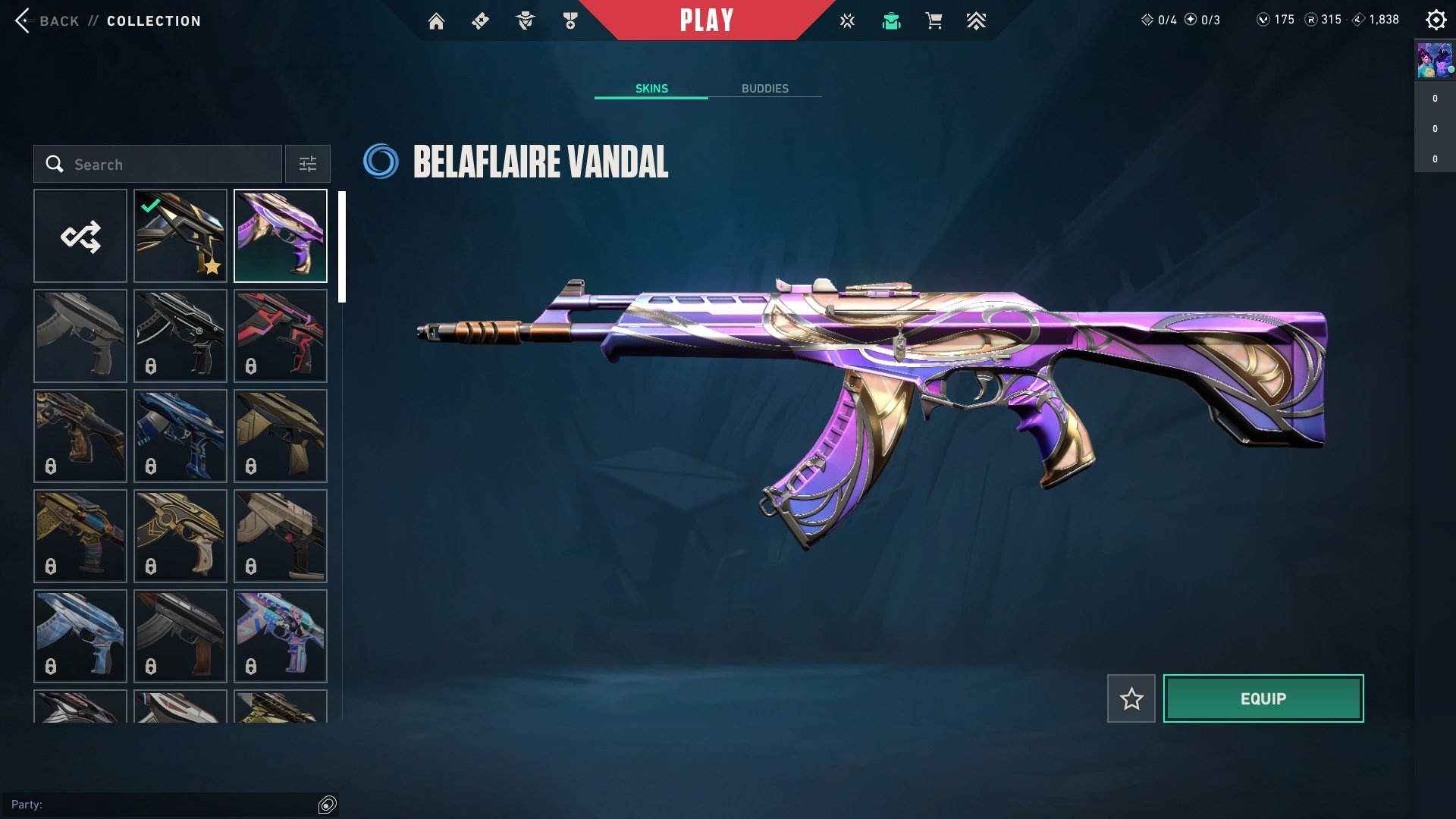The width and height of the screenshot is (1456, 819).
Task: Open the home screen via house icon
Action: pyautogui.click(x=436, y=21)
